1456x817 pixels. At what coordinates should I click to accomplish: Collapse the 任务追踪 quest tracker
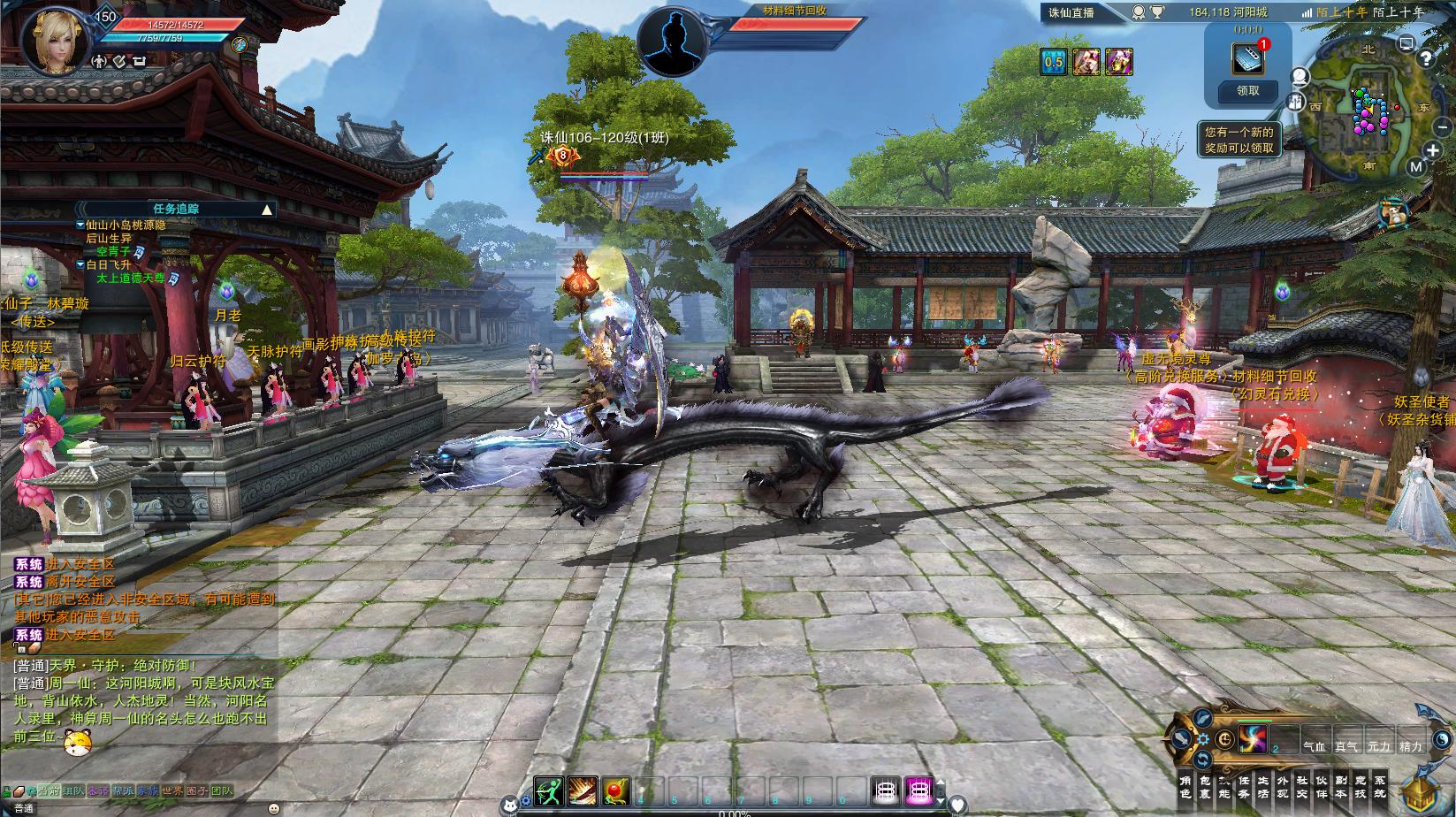point(266,210)
